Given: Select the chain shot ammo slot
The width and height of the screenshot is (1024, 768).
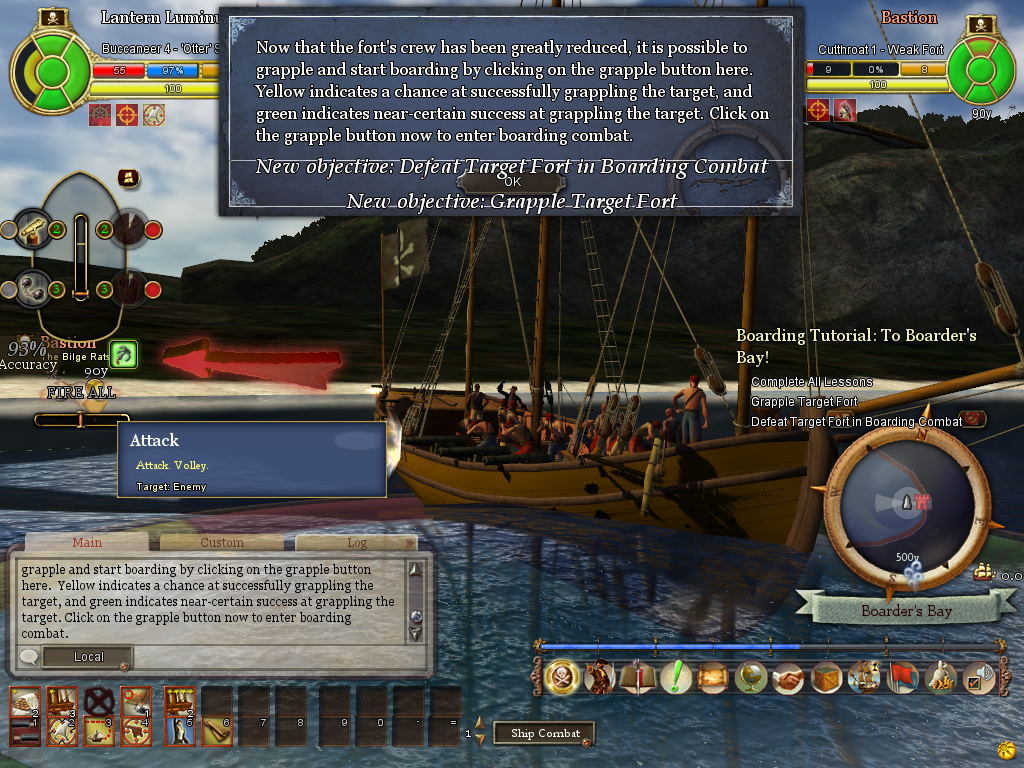Looking at the screenshot, I should point(35,289).
